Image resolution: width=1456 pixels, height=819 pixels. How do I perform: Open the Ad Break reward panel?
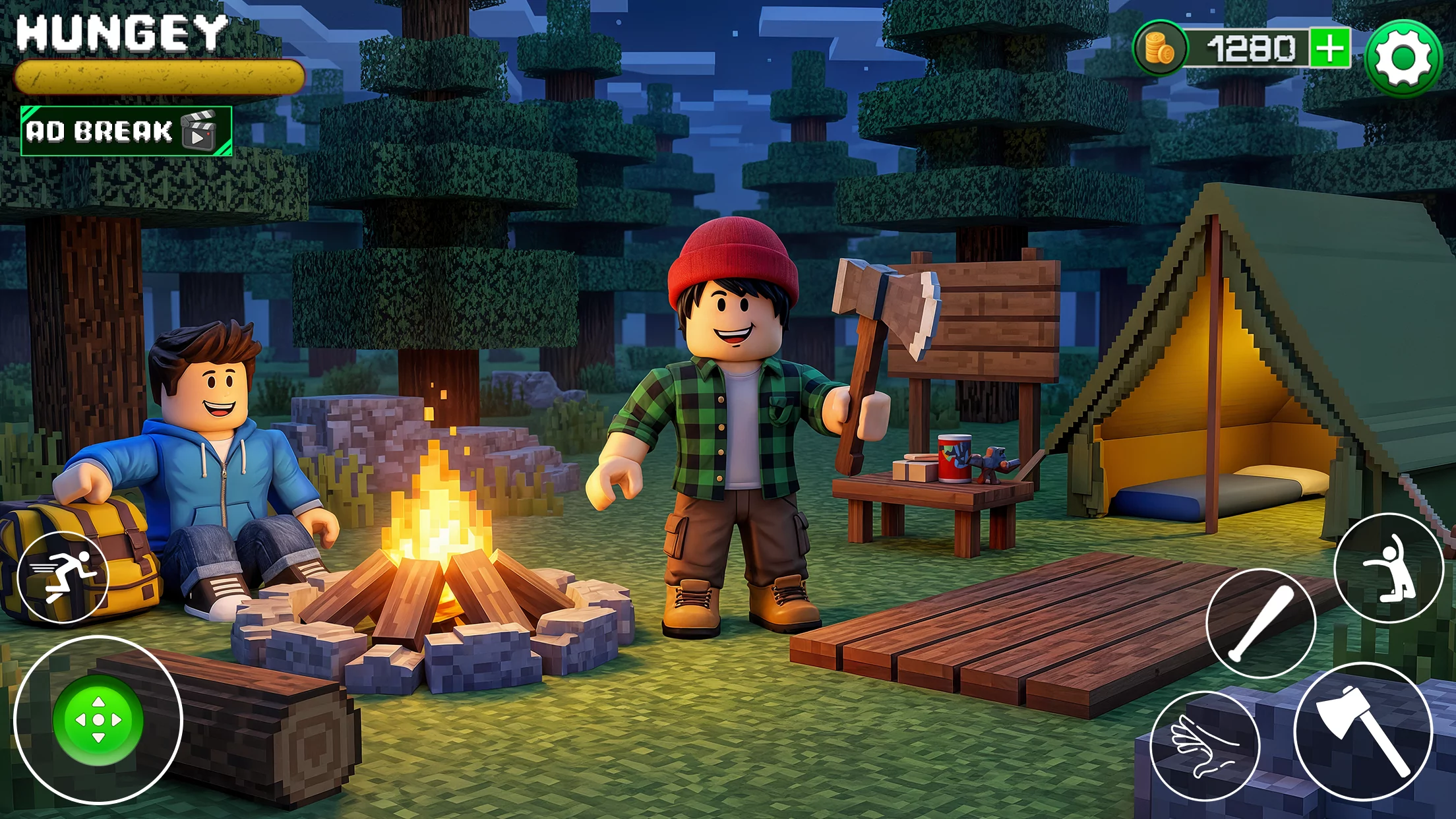pos(122,131)
